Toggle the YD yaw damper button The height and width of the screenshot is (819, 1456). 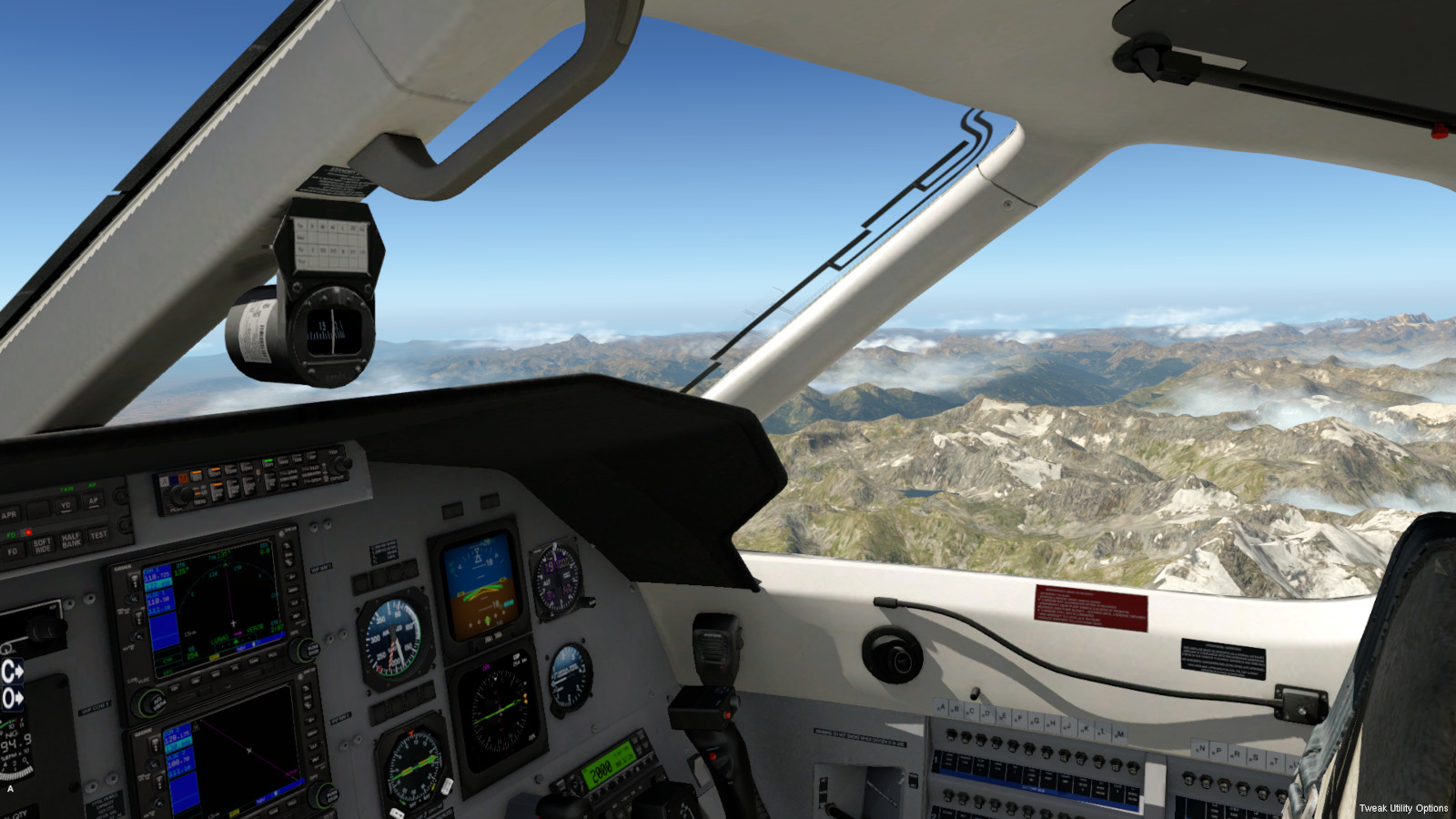[x=65, y=506]
